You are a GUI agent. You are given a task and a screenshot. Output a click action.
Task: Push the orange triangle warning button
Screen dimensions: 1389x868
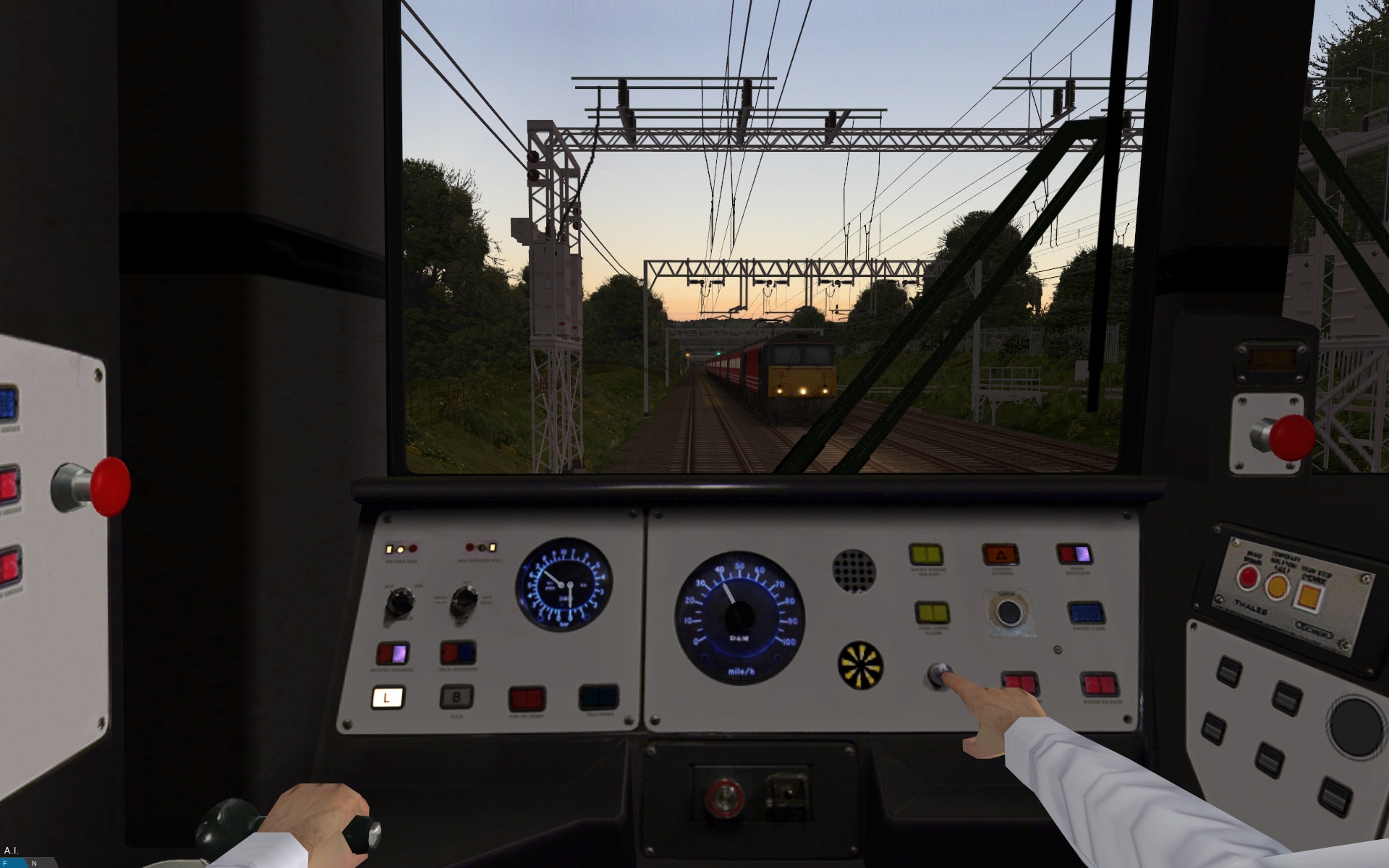[x=1001, y=556]
